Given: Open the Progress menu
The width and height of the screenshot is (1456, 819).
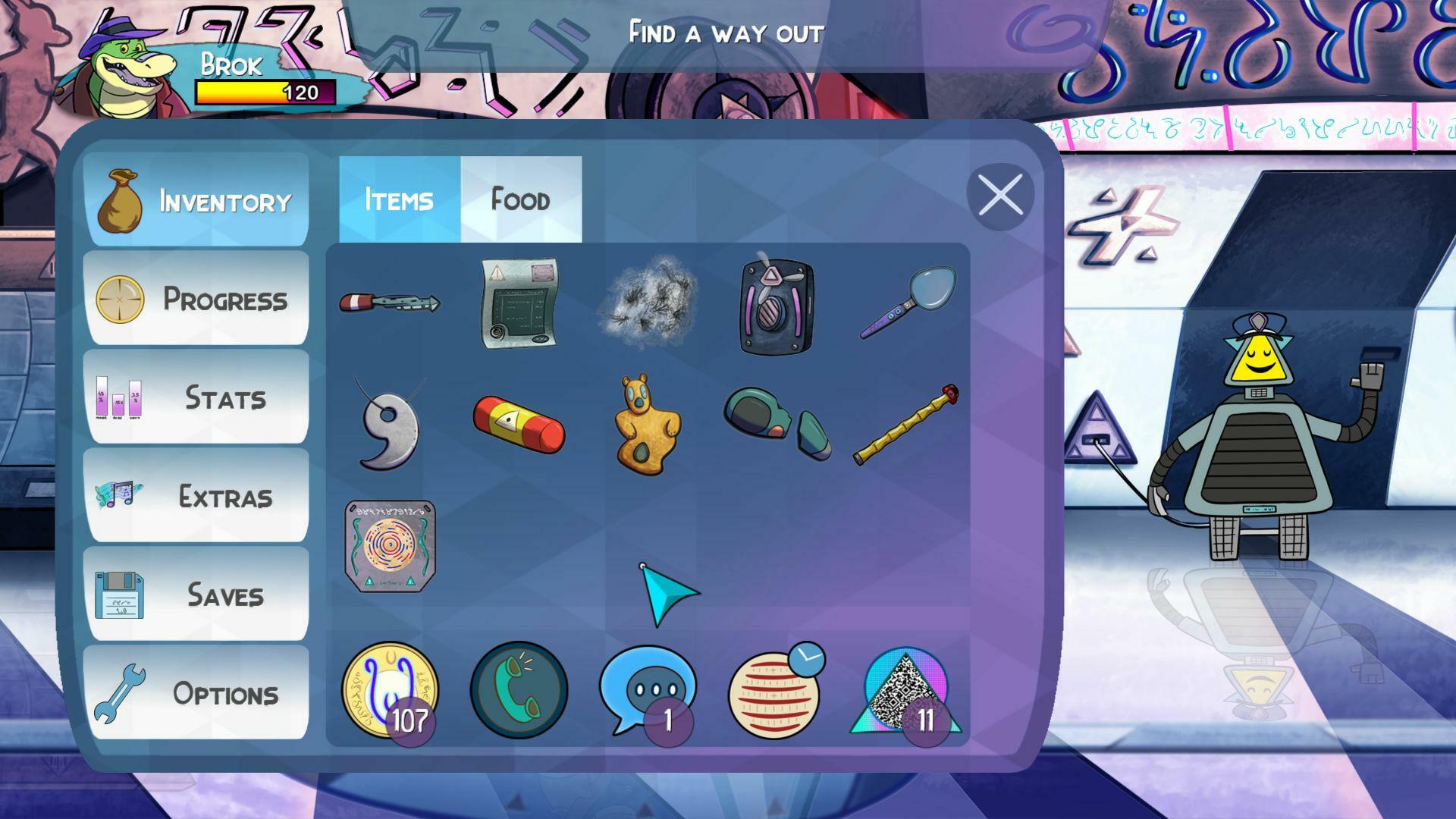Looking at the screenshot, I should (x=197, y=299).
